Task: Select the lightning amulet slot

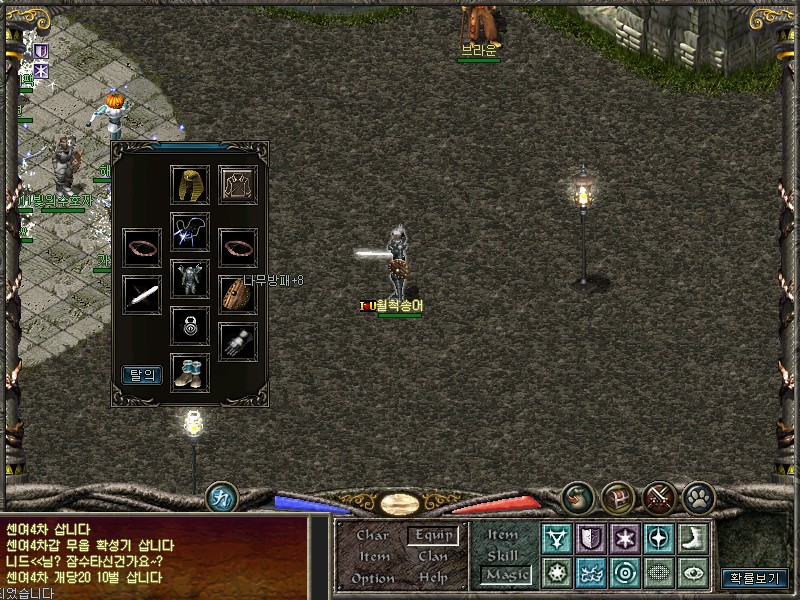Action: coord(189,232)
